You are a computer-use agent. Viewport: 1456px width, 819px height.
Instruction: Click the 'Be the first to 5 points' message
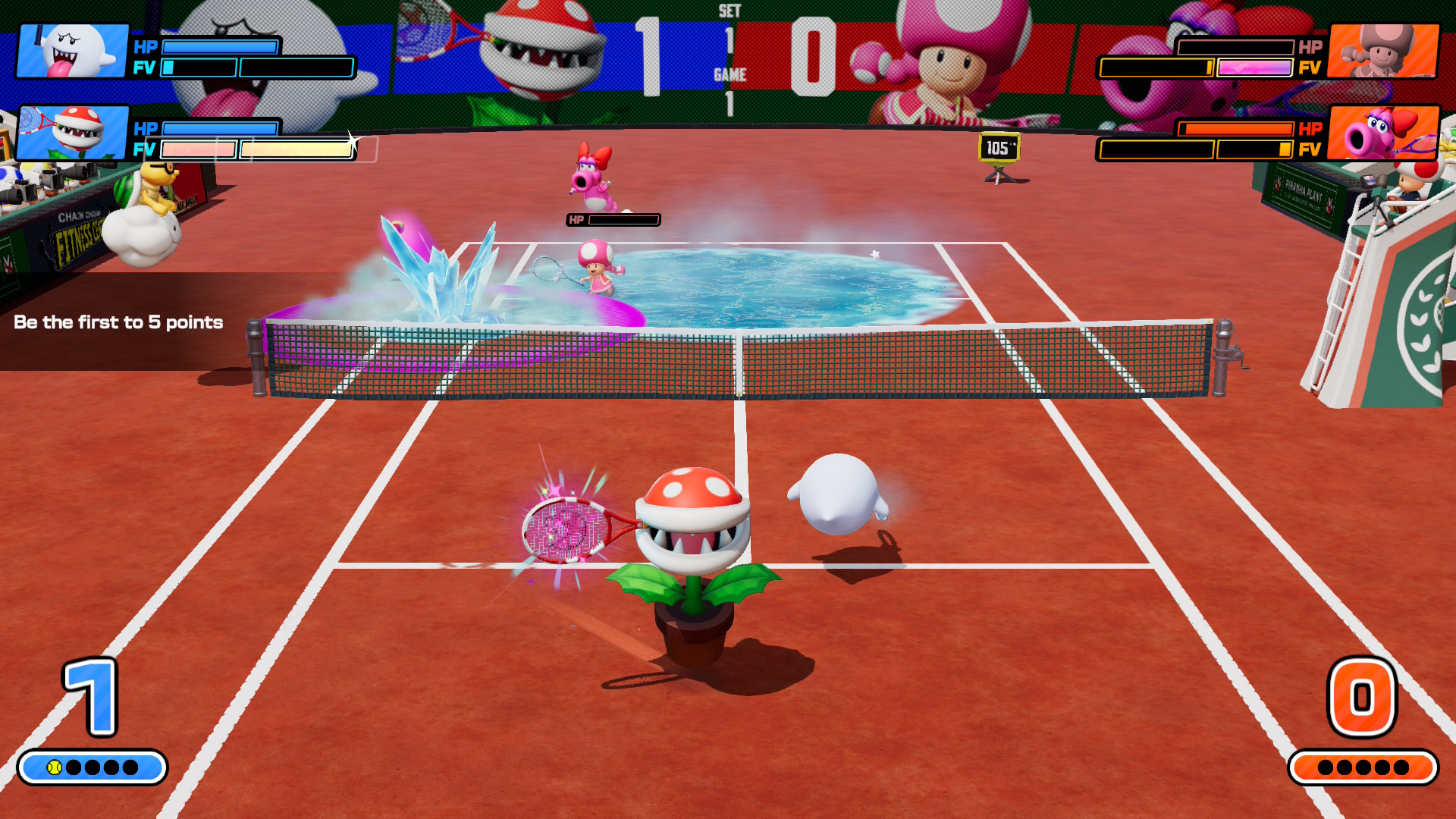click(118, 322)
